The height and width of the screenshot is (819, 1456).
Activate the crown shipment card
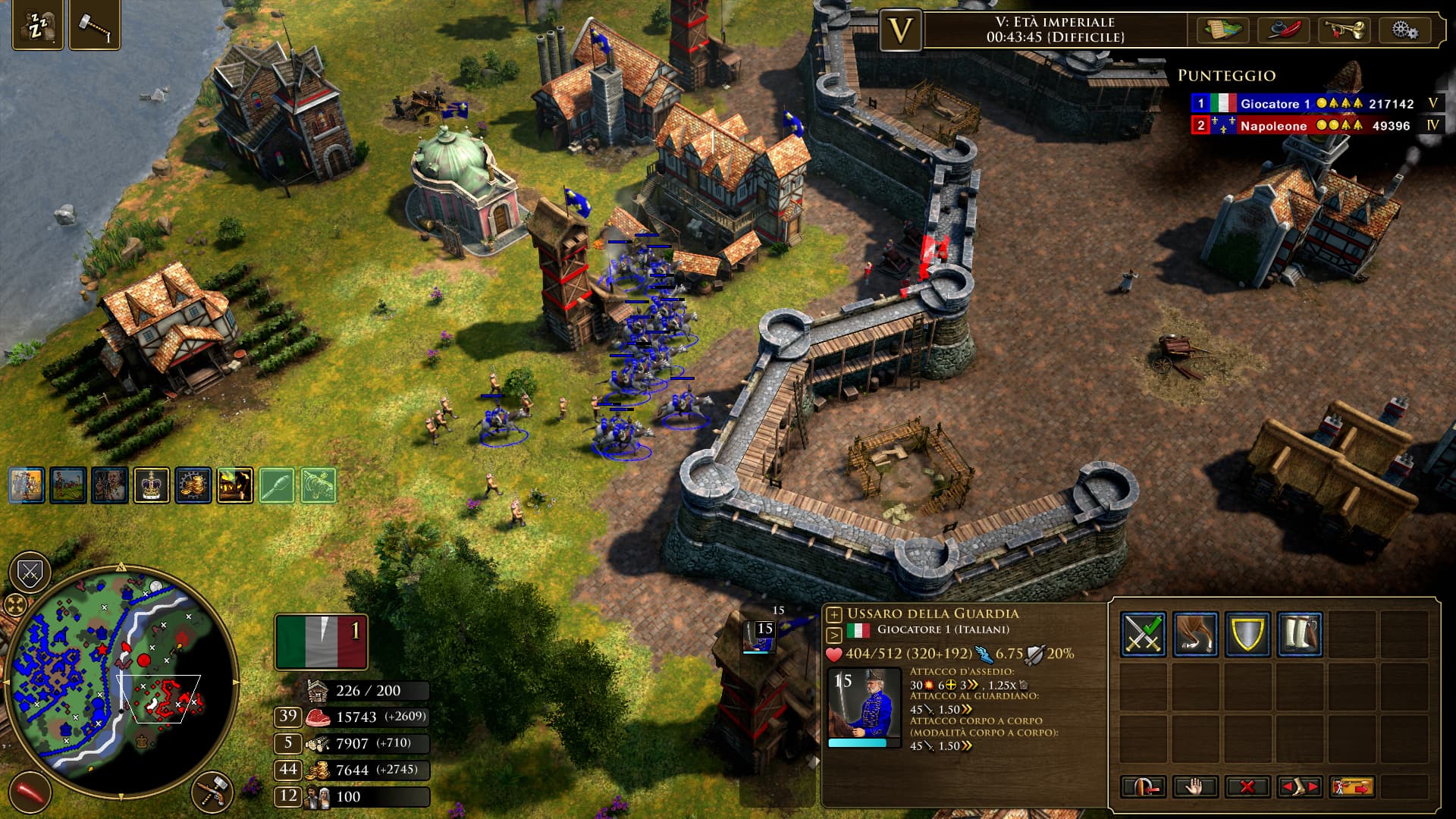click(151, 485)
